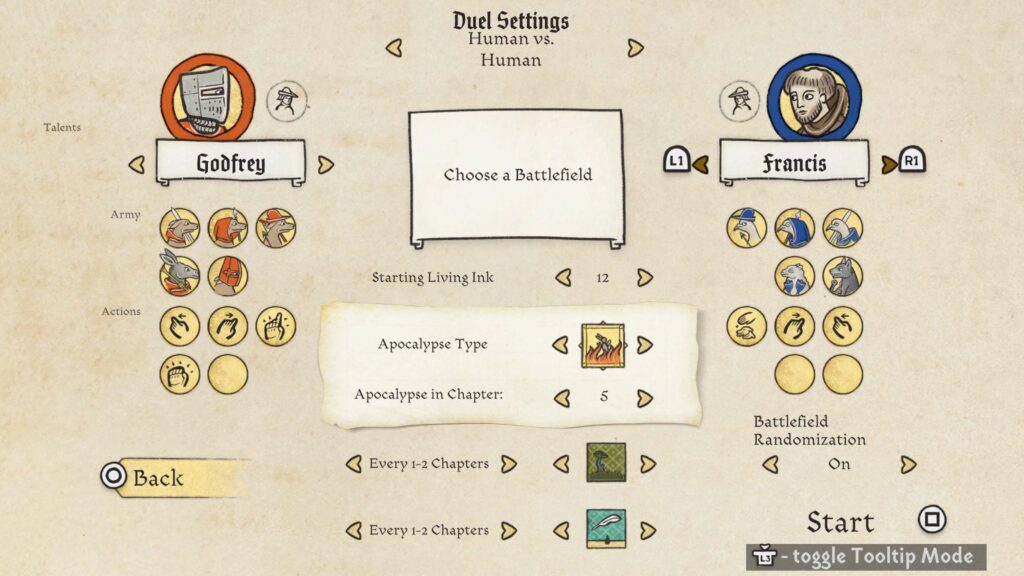The width and height of the screenshot is (1024, 576).
Task: Start the duel
Action: [841, 522]
